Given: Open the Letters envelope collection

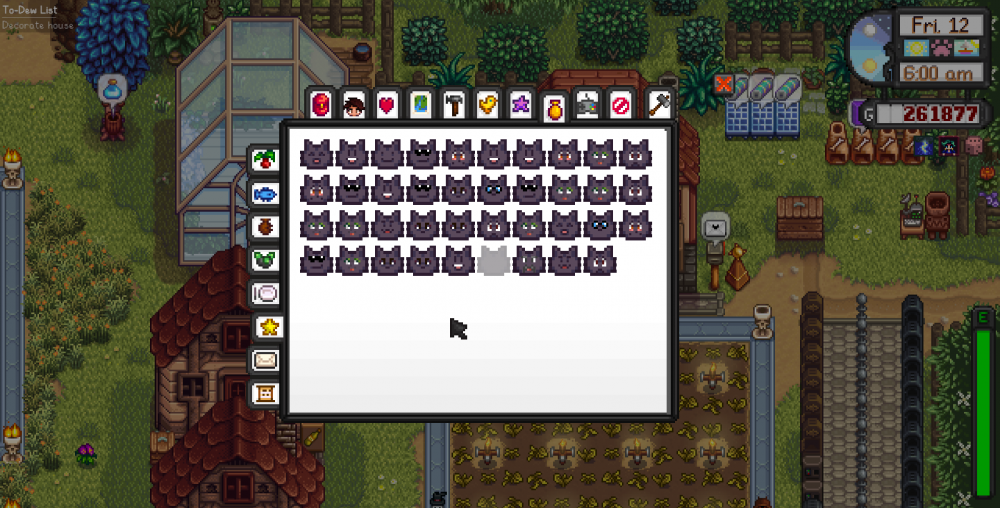Looking at the screenshot, I should (x=265, y=360).
